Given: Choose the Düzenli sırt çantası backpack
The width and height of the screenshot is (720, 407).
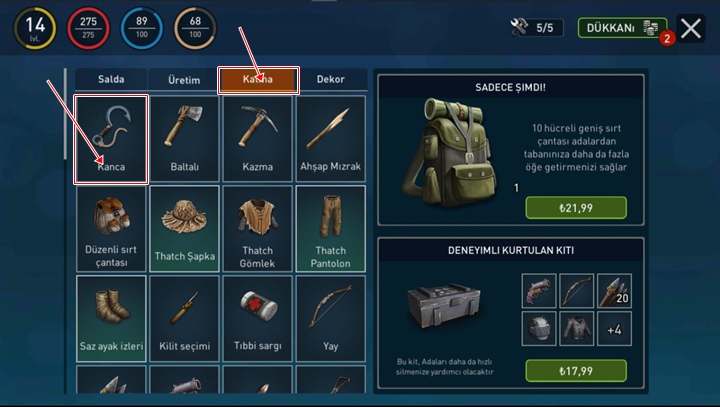Looking at the screenshot, I should pyautogui.click(x=111, y=229).
